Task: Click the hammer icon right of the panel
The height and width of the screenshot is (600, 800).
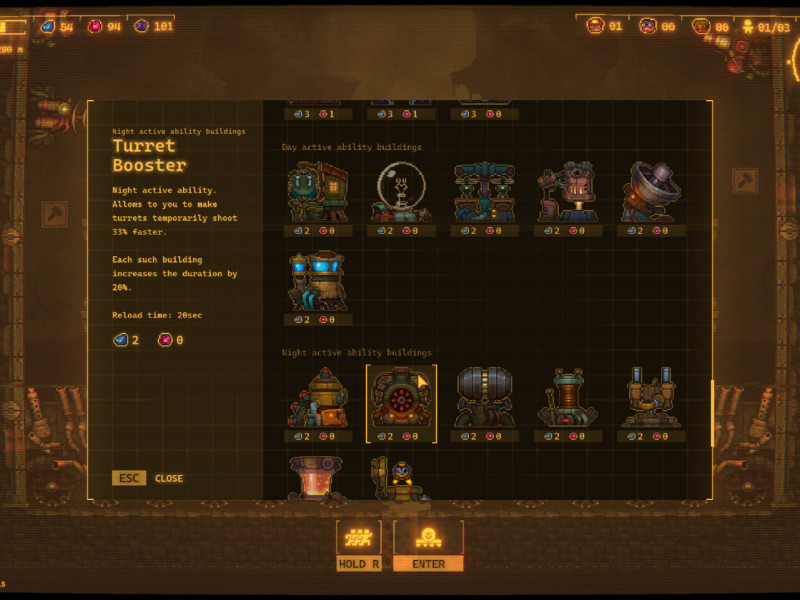Action: coord(745,181)
